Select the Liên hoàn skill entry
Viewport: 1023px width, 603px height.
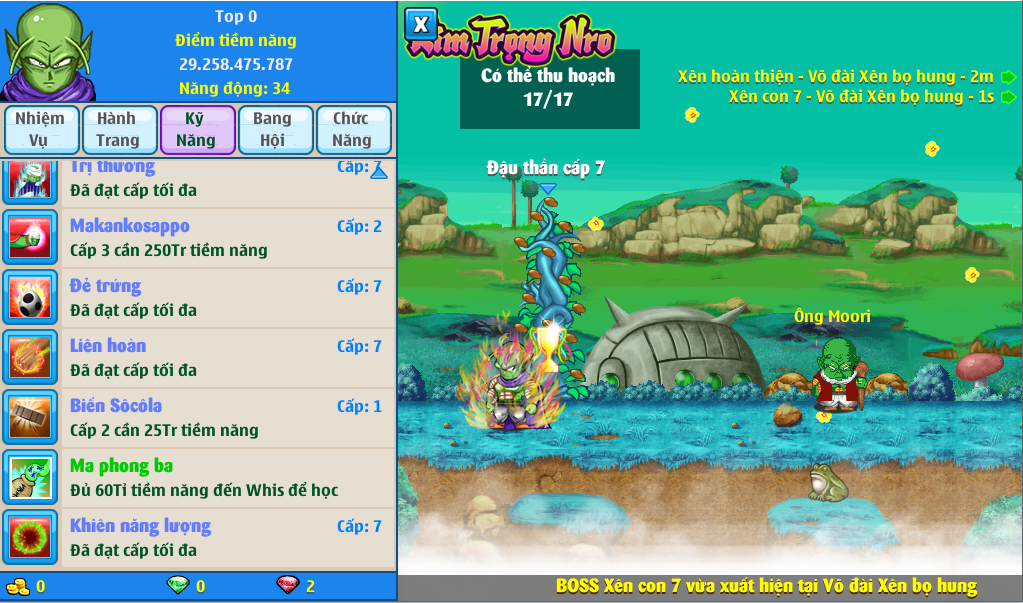coord(226,358)
